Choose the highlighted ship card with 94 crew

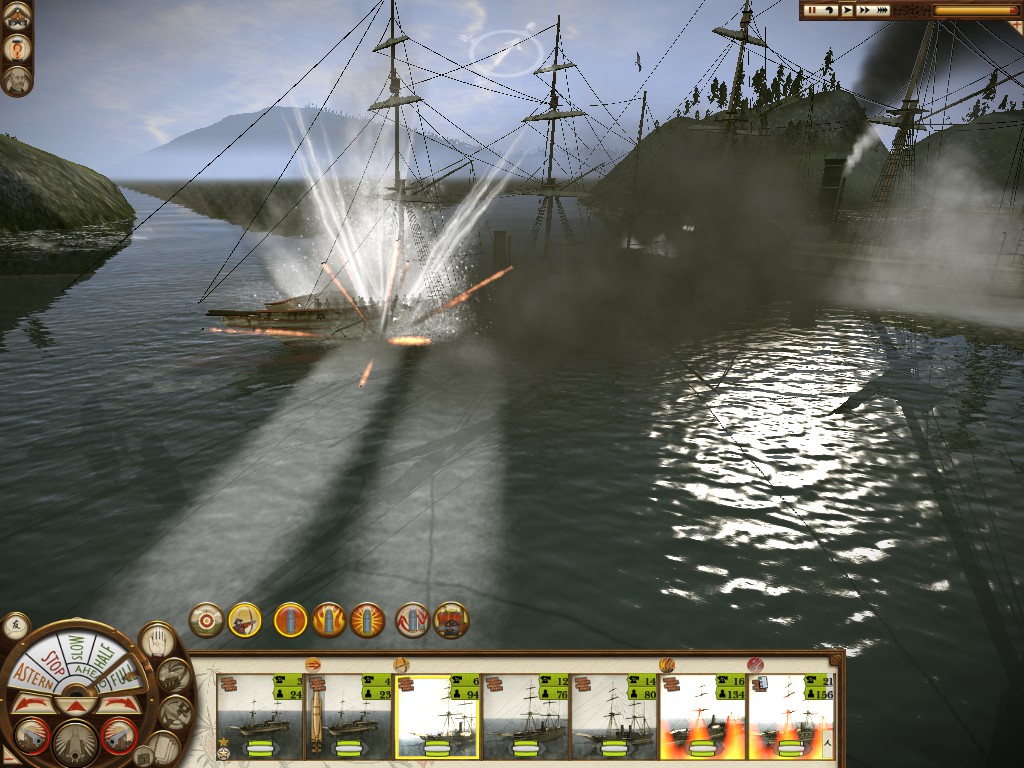click(437, 716)
